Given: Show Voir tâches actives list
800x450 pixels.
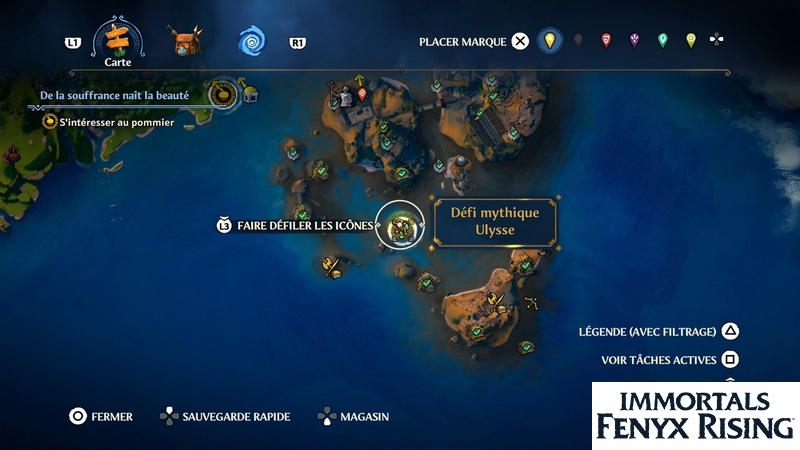Looking at the screenshot, I should click(731, 359).
